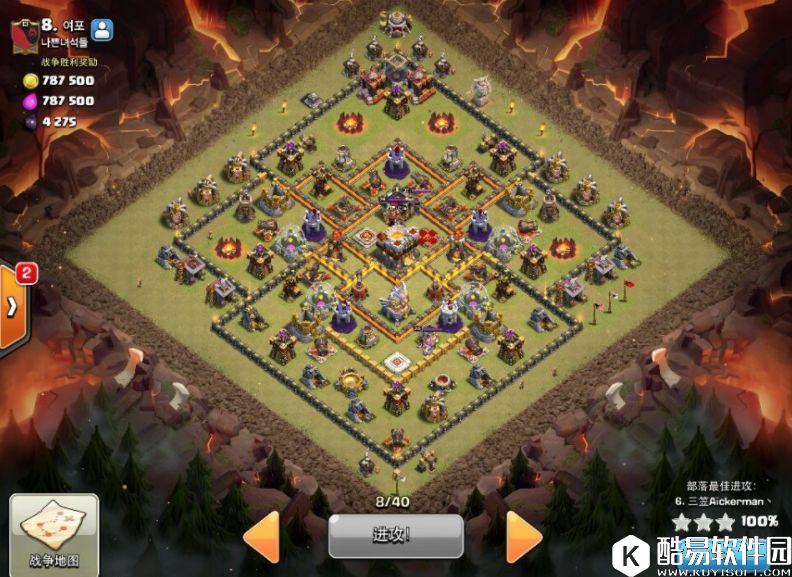The height and width of the screenshot is (577, 792).
Task: Start the attack with the 进攻! button
Action: pyautogui.click(x=395, y=536)
